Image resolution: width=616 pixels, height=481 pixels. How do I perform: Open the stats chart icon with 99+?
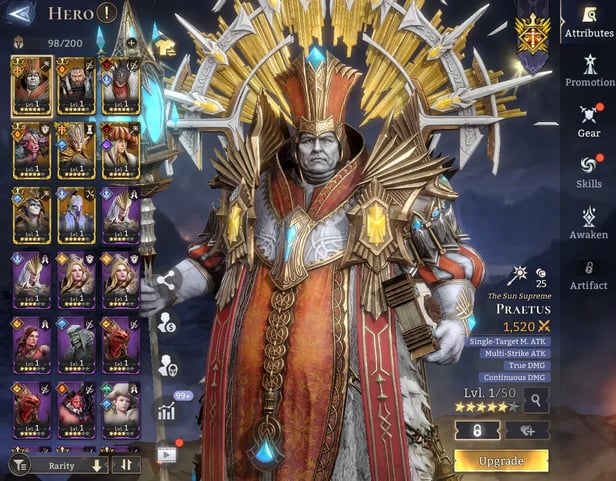tap(166, 409)
